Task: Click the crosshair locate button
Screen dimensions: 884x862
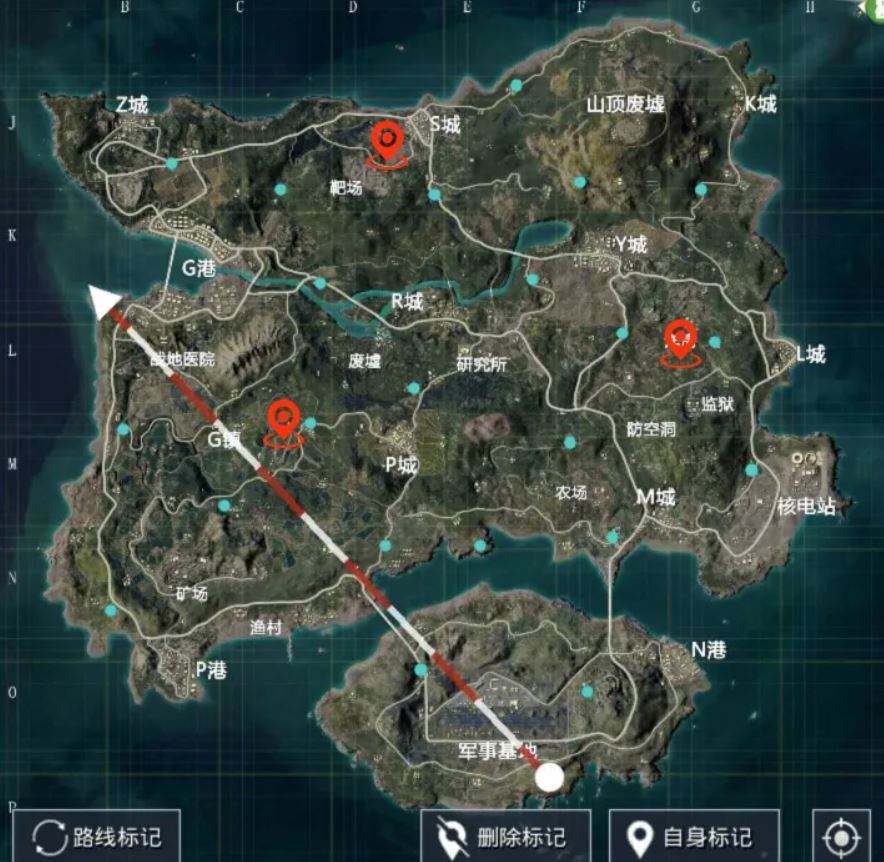Action: 841,837
